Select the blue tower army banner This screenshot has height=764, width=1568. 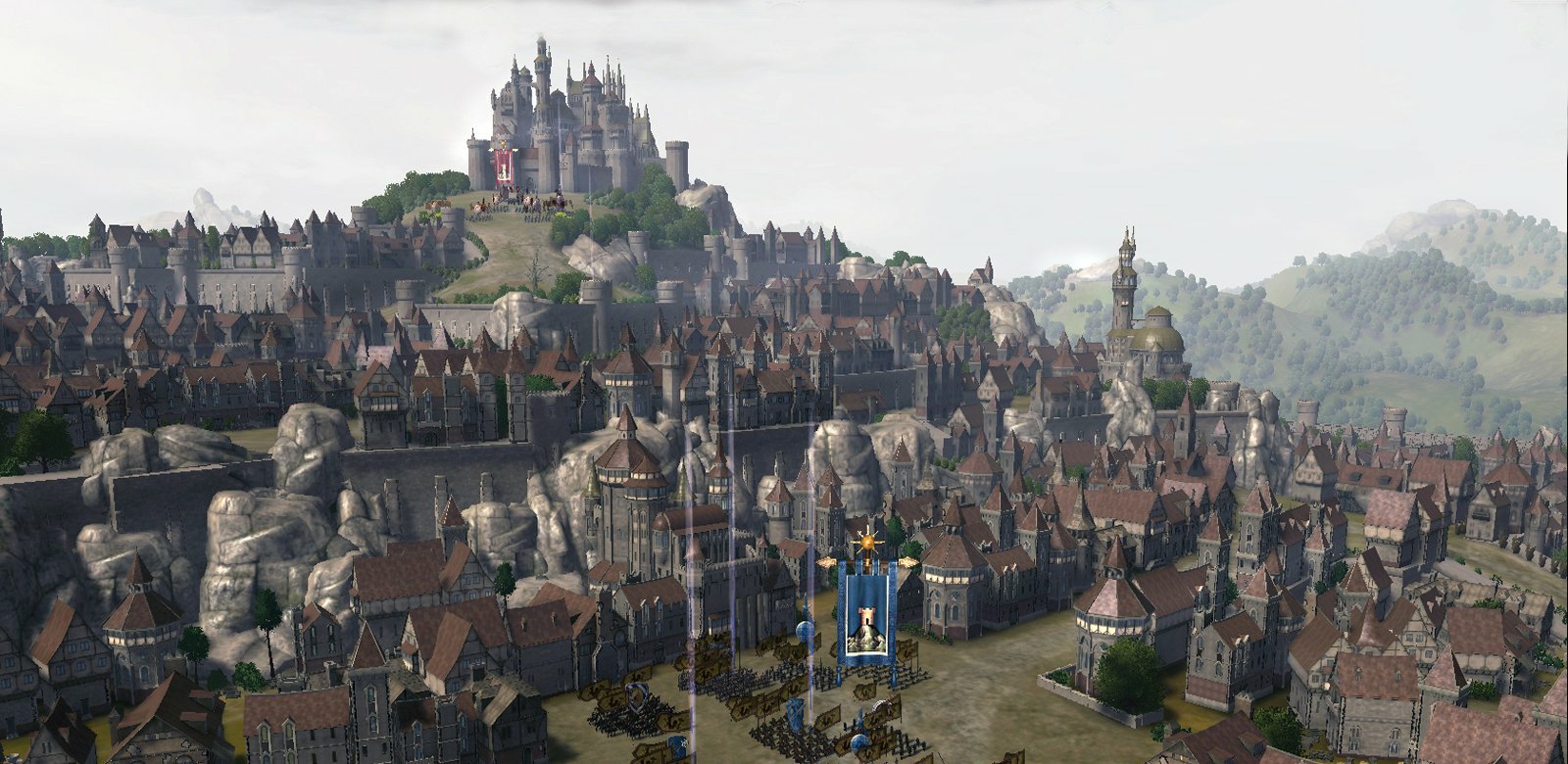[x=865, y=614]
